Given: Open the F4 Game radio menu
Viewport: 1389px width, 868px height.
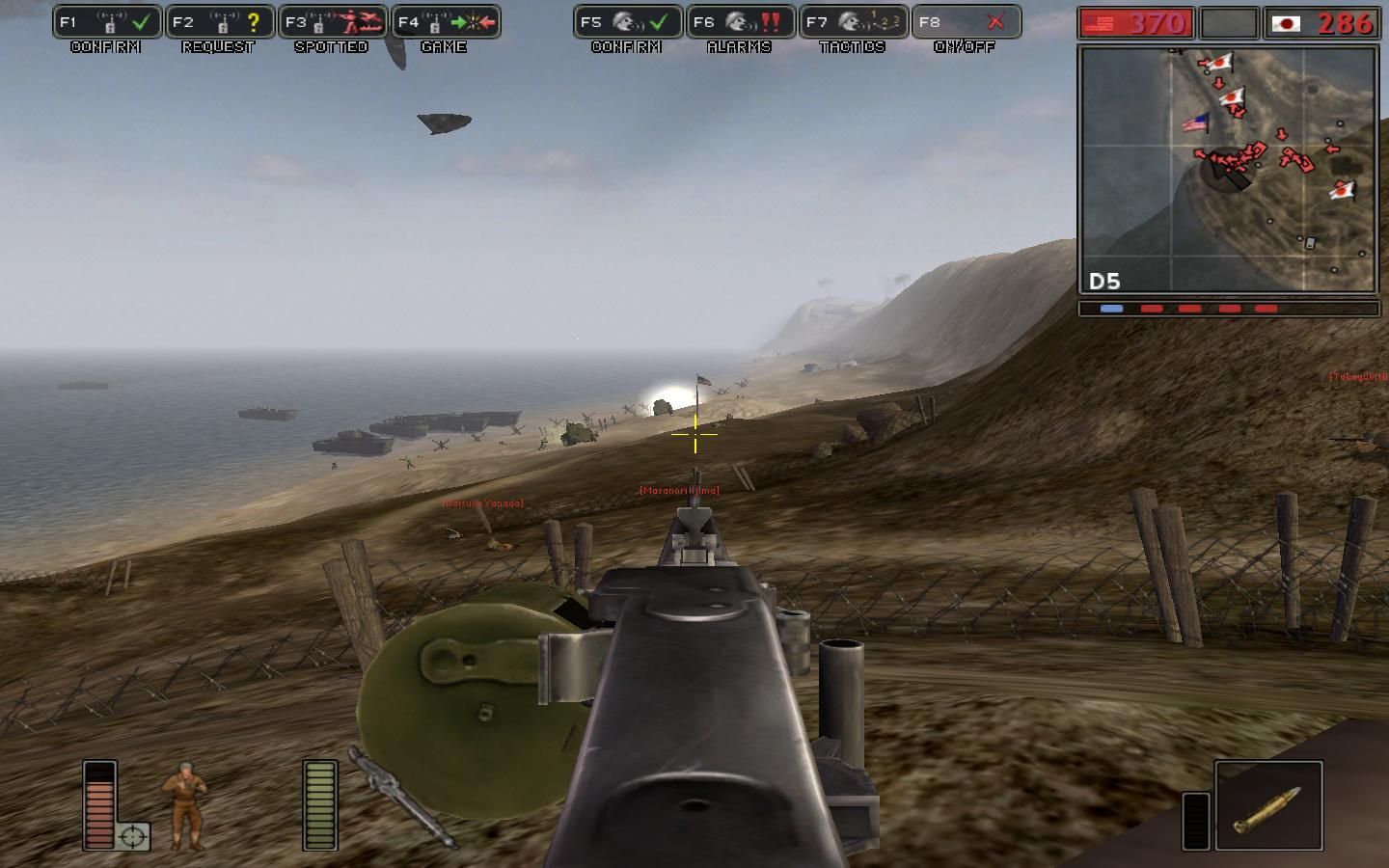Looking at the screenshot, I should coord(445,22).
